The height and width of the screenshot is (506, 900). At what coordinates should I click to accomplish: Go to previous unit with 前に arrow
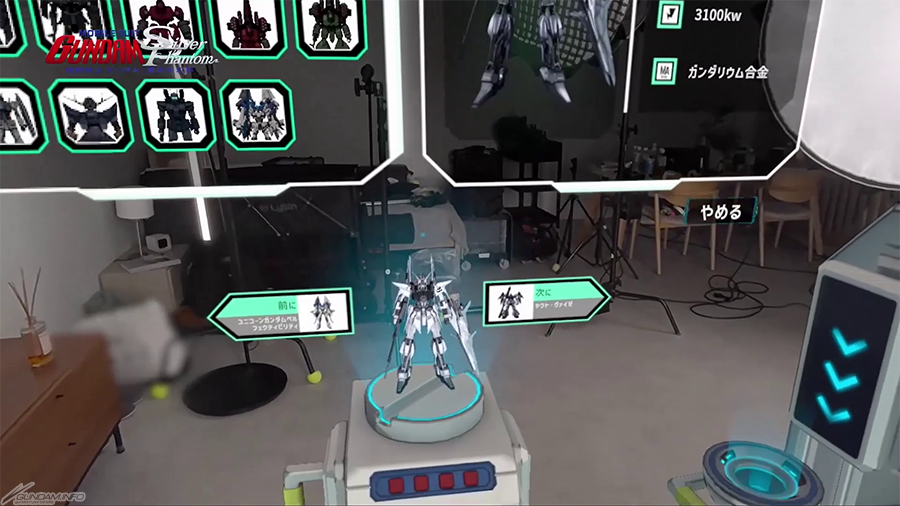click(x=278, y=311)
